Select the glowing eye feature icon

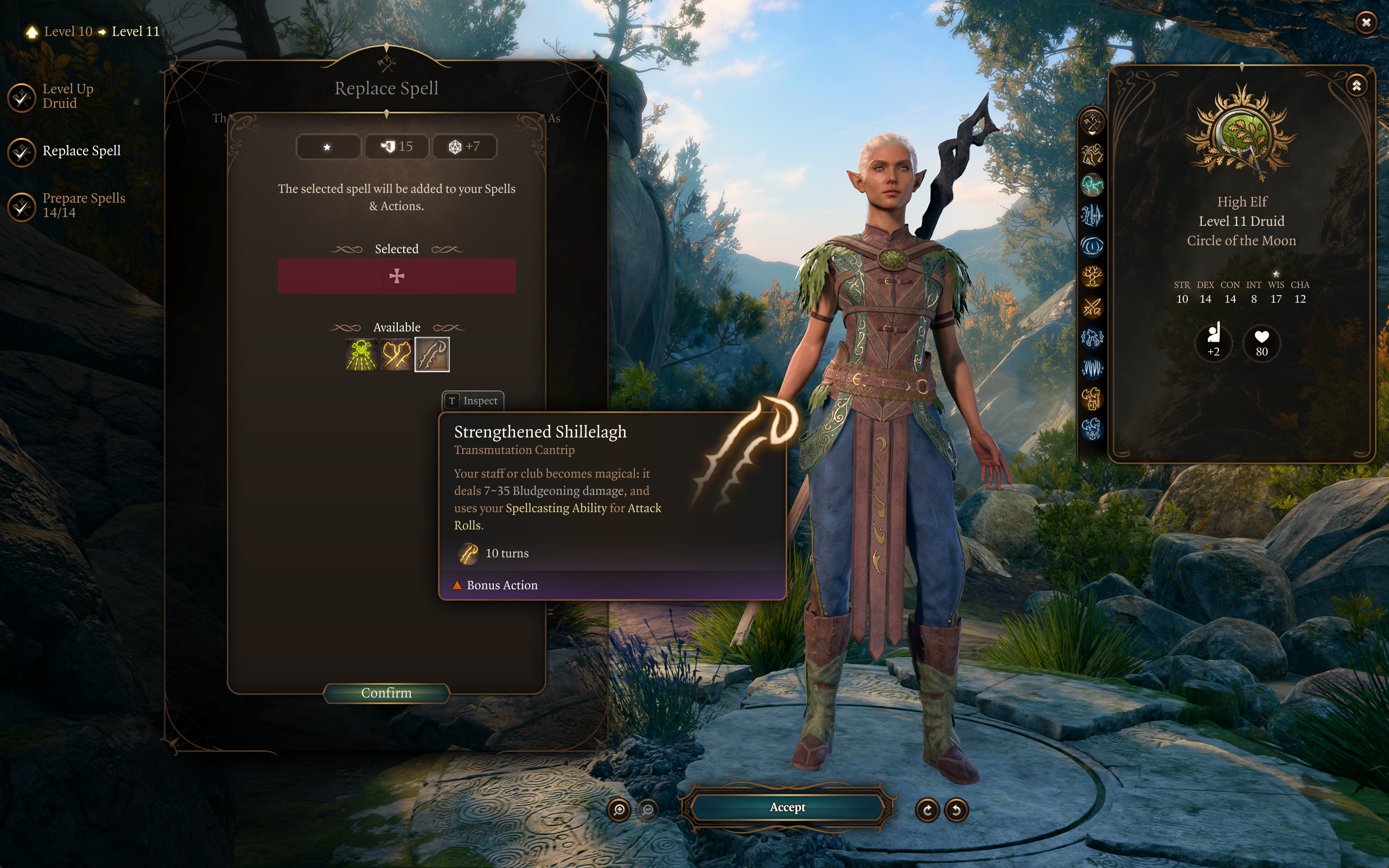click(x=1092, y=246)
